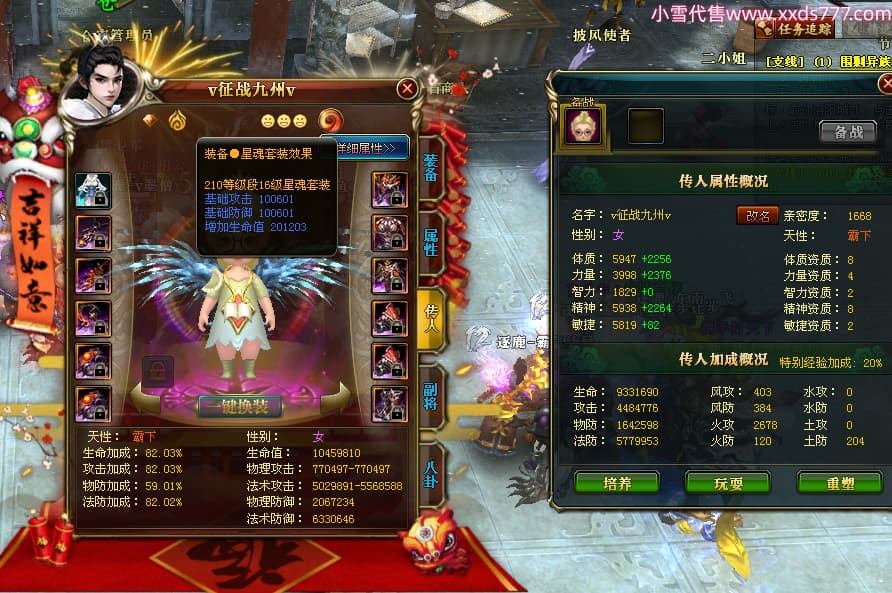Close the 征战九州 character panel

[x=407, y=88]
